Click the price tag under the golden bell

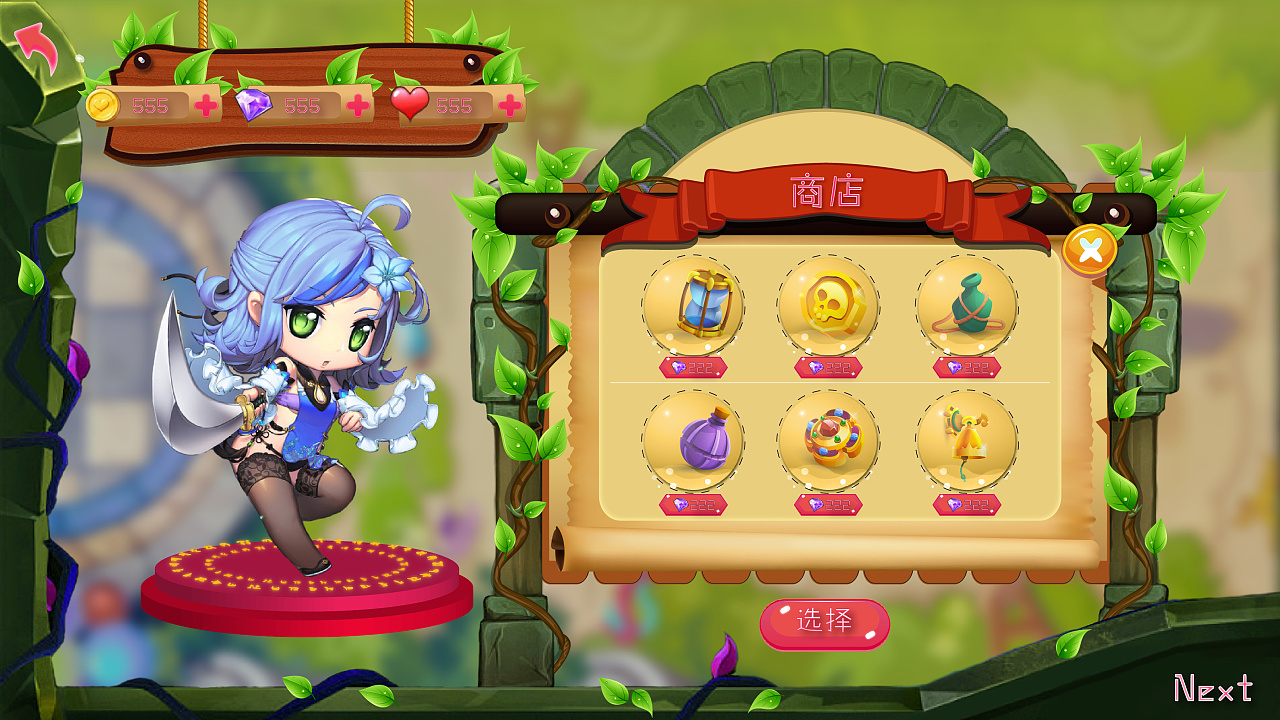pyautogui.click(x=964, y=506)
